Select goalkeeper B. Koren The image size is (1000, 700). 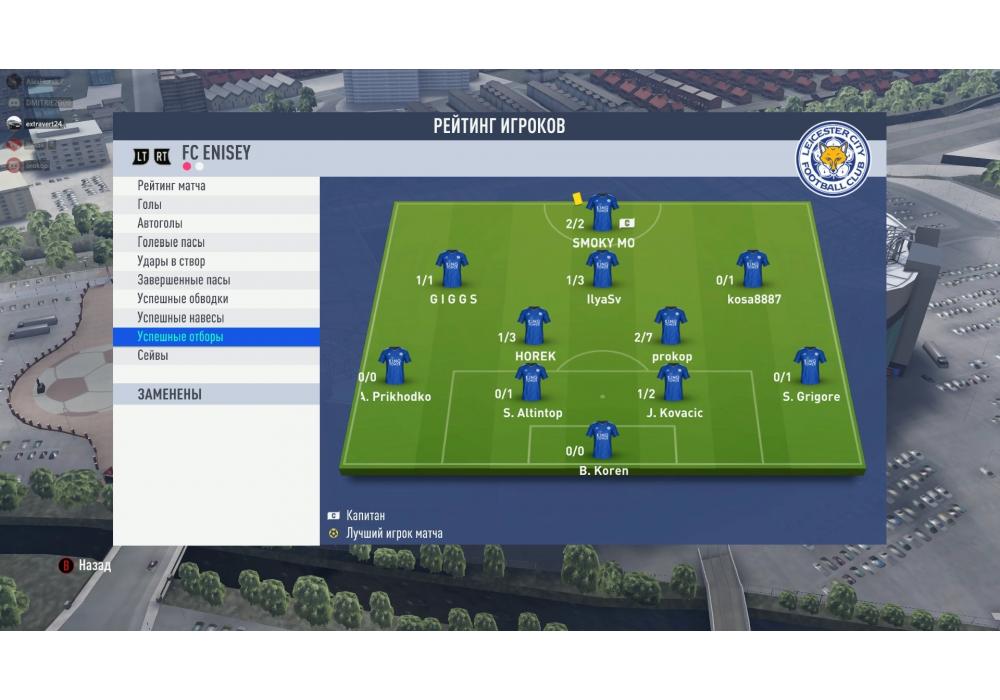[602, 440]
